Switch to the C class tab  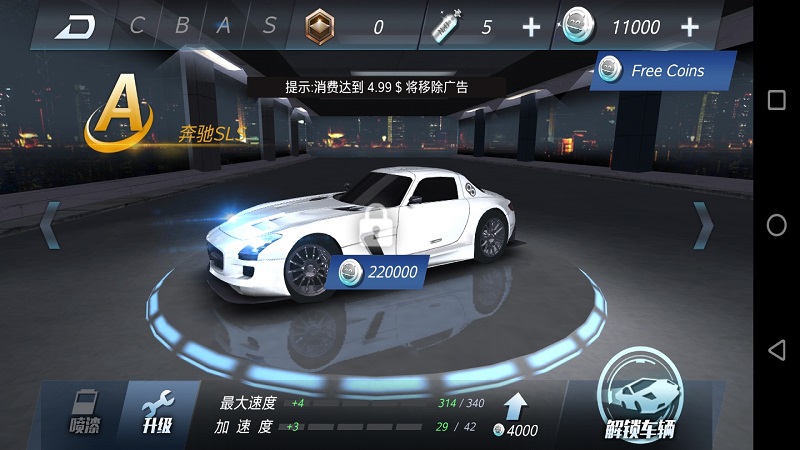click(x=137, y=26)
